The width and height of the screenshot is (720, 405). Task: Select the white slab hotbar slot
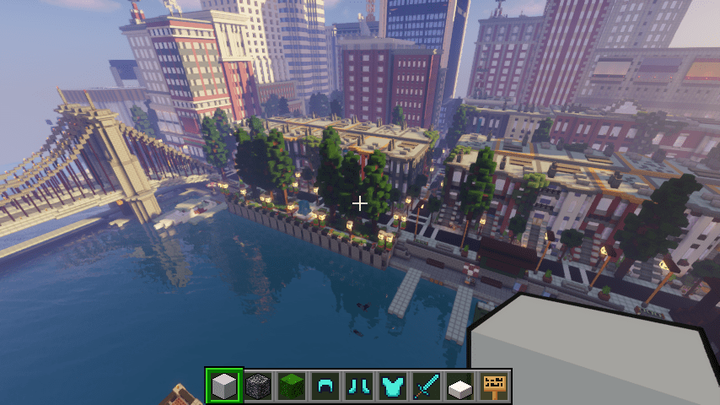[x=459, y=386]
